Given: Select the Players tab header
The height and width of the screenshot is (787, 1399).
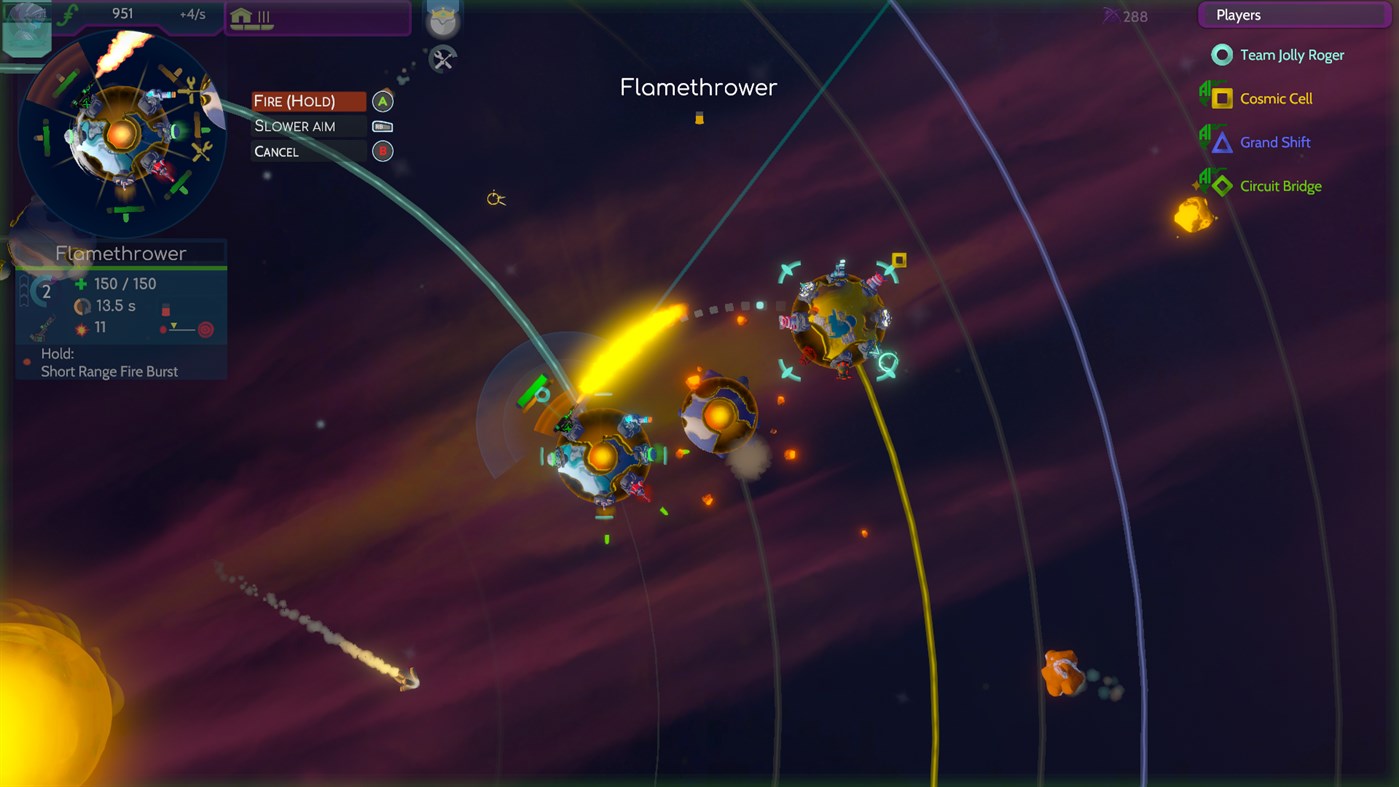Looking at the screenshot, I should (x=1238, y=14).
